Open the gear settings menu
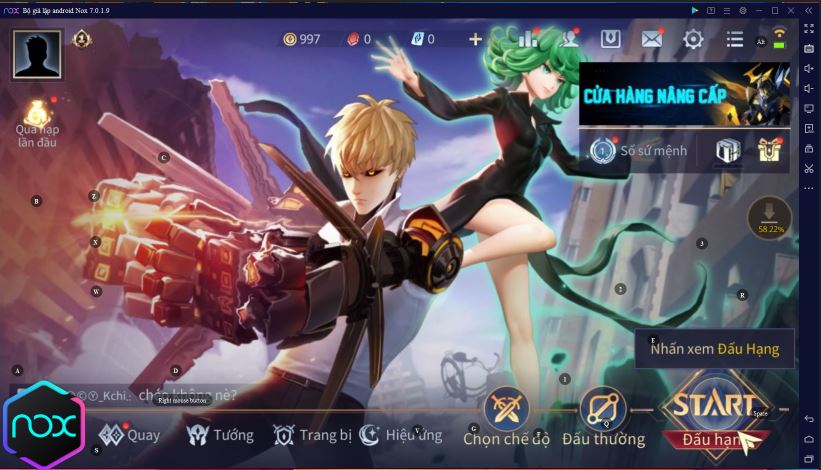Viewport: 821px width, 470px height. [693, 39]
